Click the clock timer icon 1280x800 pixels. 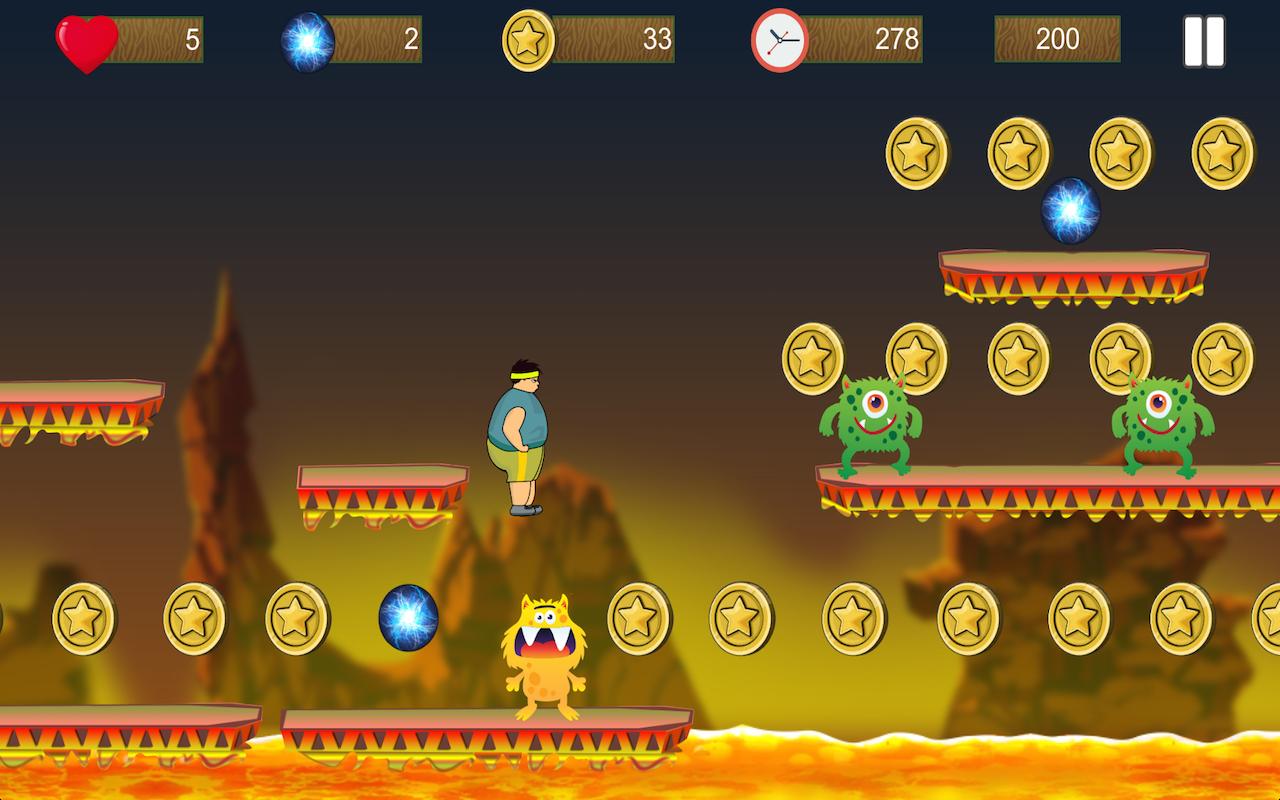[x=779, y=41]
